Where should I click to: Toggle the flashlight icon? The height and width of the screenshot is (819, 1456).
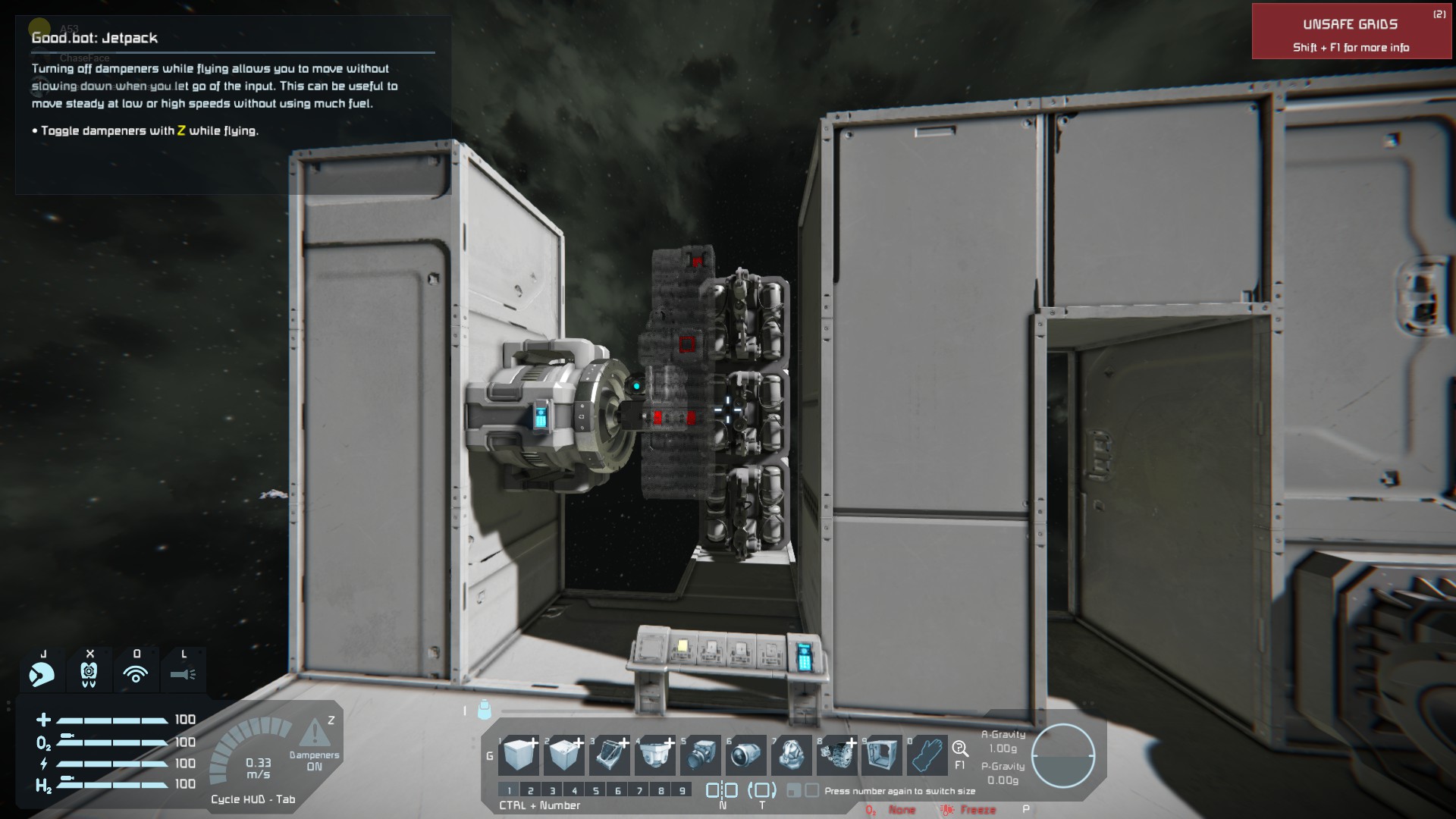tap(183, 673)
